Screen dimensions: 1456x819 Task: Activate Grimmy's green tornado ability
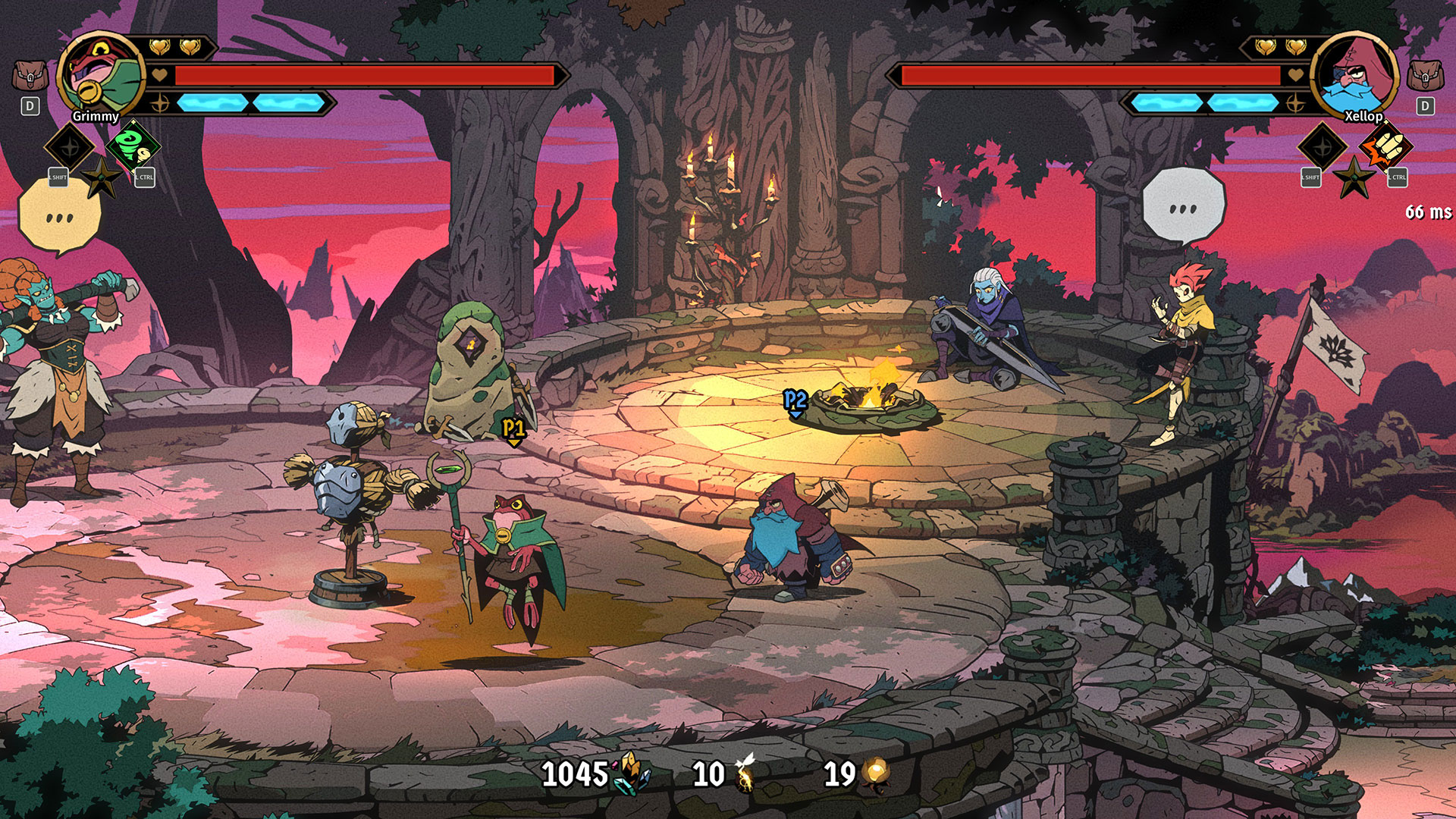pos(133,146)
